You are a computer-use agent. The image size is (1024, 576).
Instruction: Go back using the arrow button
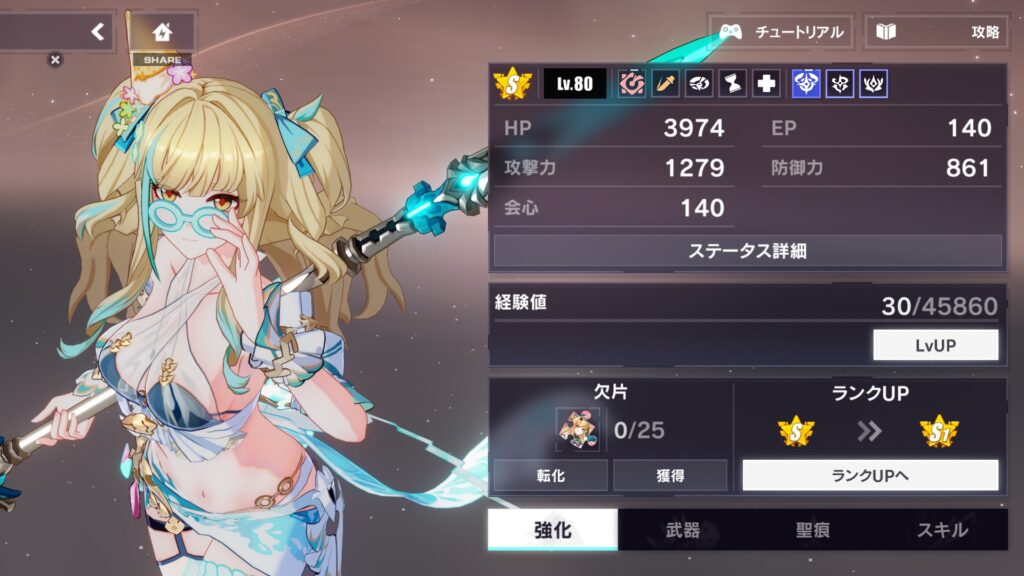pyautogui.click(x=97, y=31)
